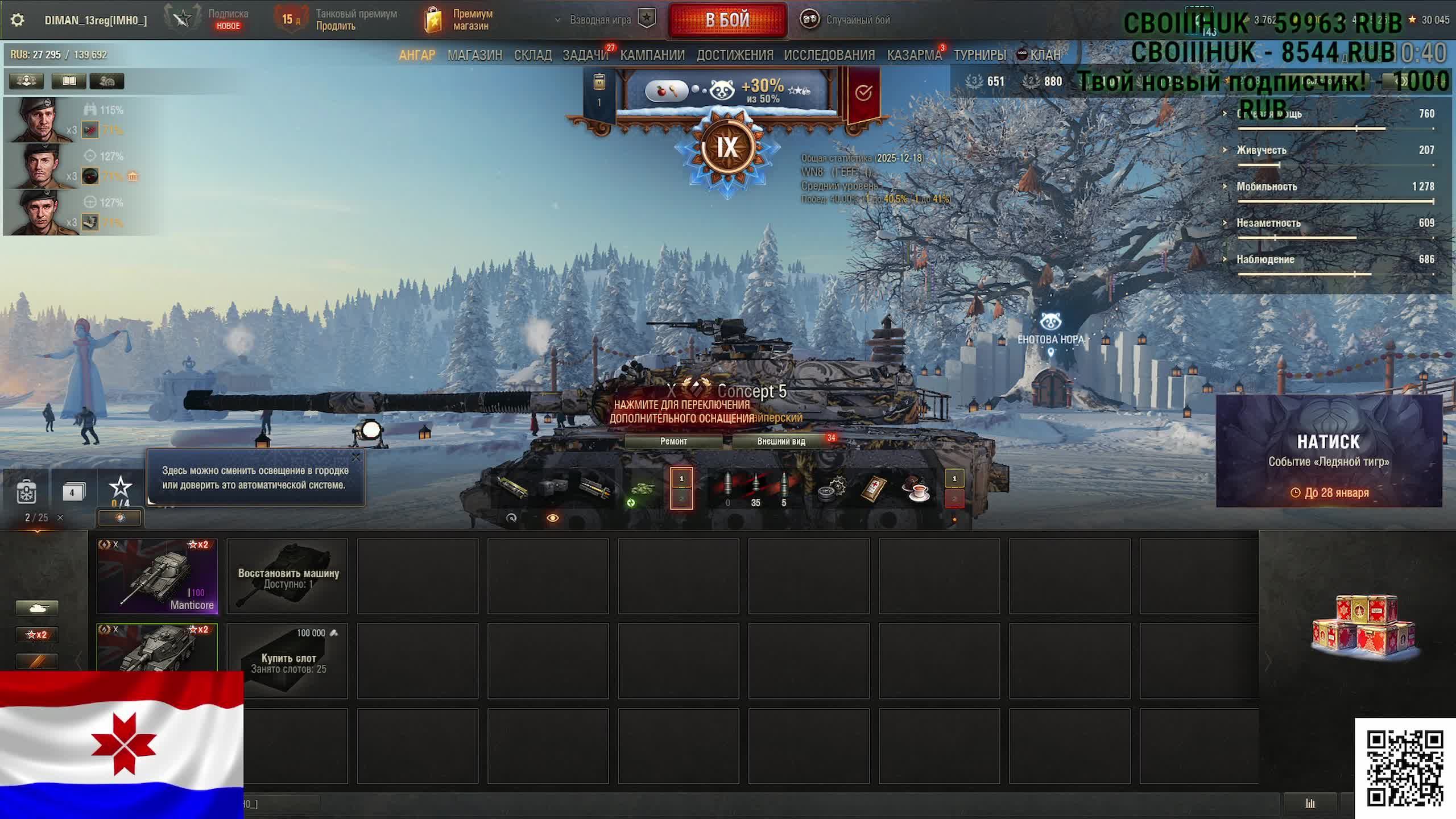Show the ДОСТИЖЕНИЯ tab
This screenshot has height=819, width=1456.
pyautogui.click(x=734, y=55)
